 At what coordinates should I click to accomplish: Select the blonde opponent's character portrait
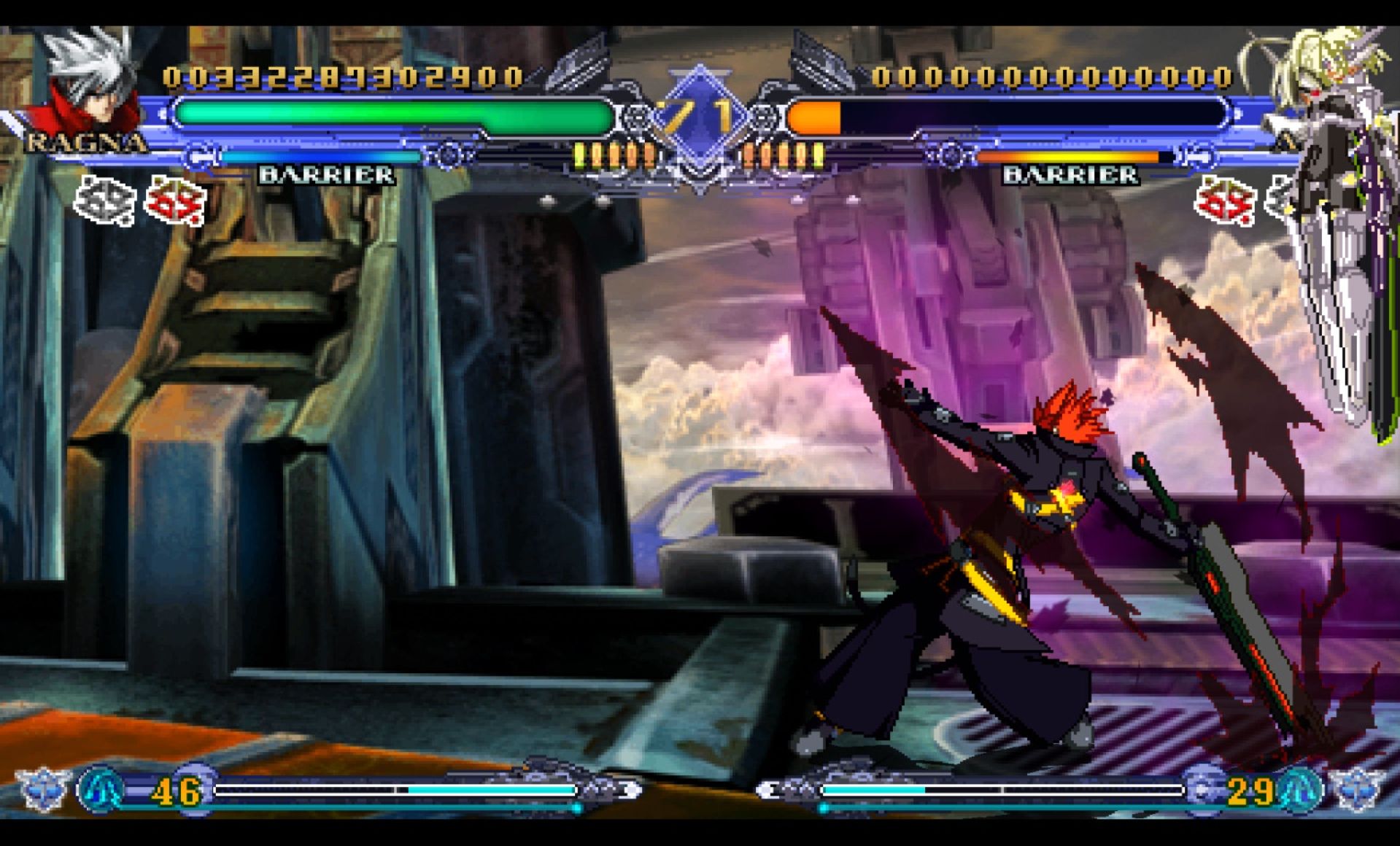tap(1324, 80)
